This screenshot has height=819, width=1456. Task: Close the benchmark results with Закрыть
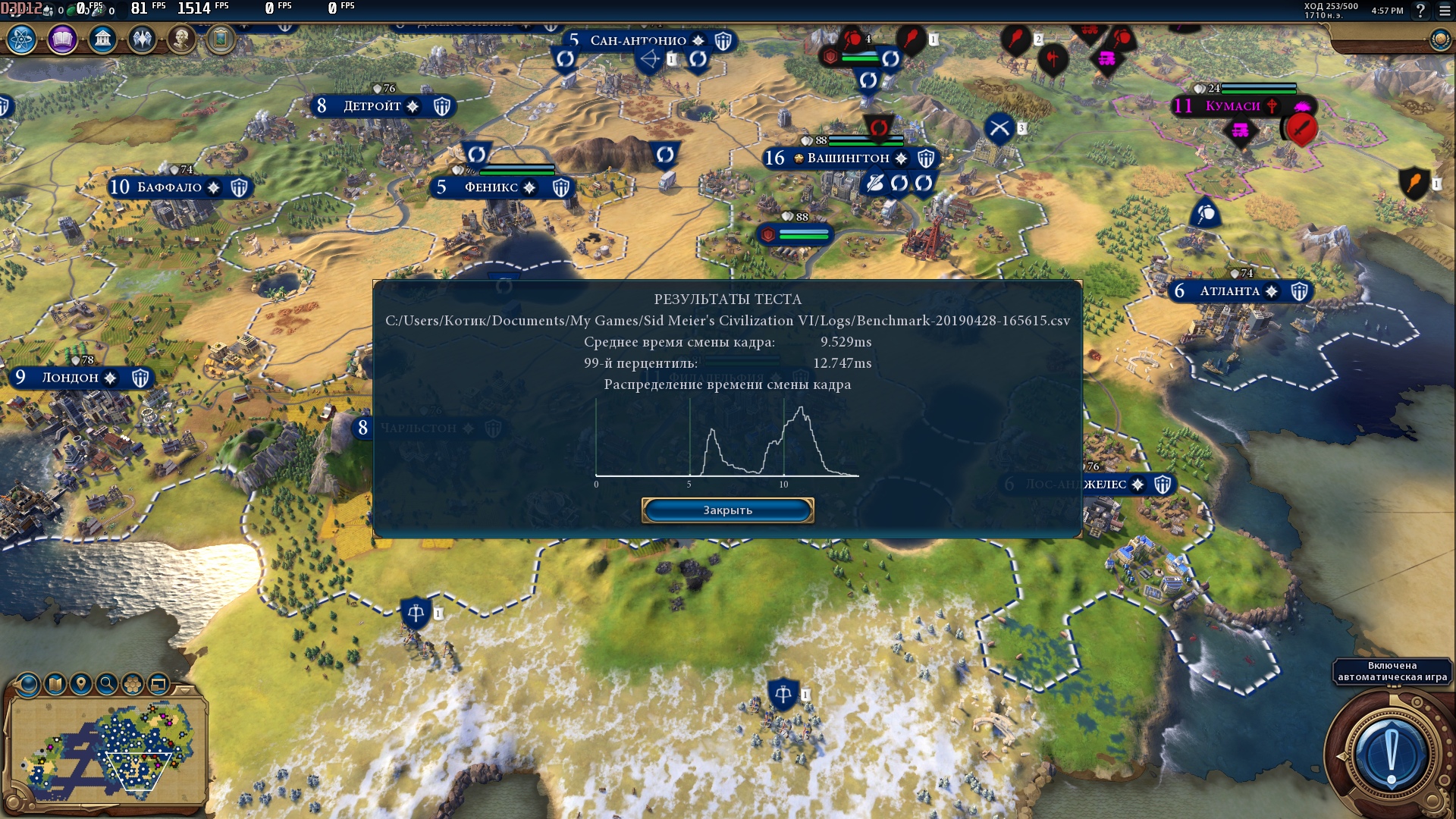click(x=727, y=510)
